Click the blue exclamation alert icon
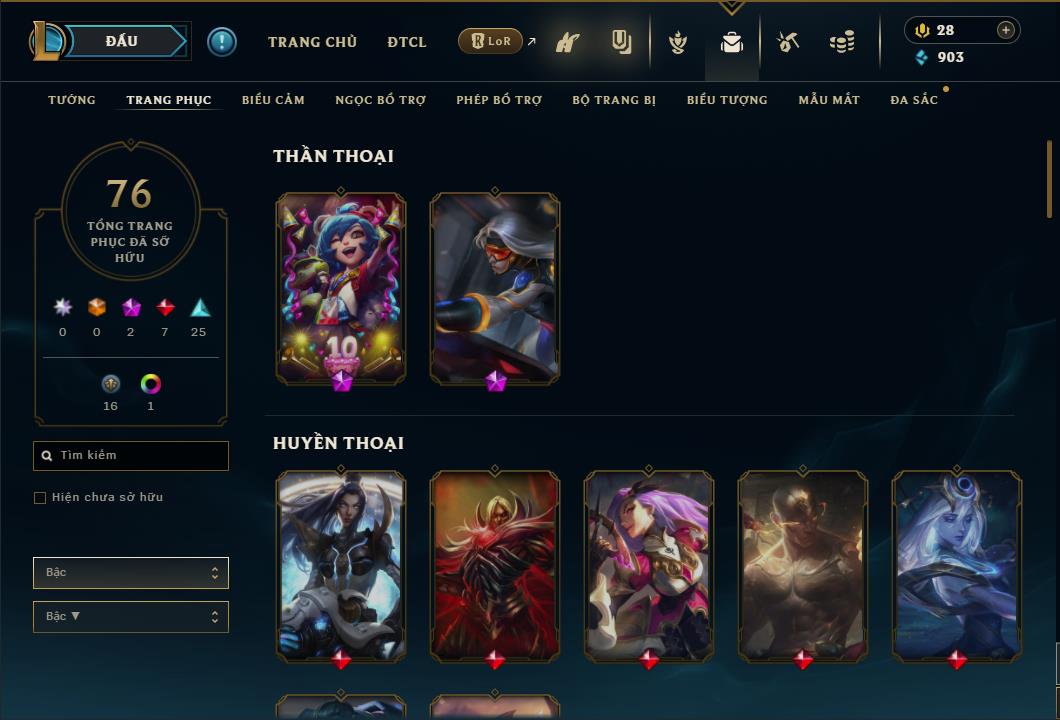The height and width of the screenshot is (720, 1060). point(222,41)
